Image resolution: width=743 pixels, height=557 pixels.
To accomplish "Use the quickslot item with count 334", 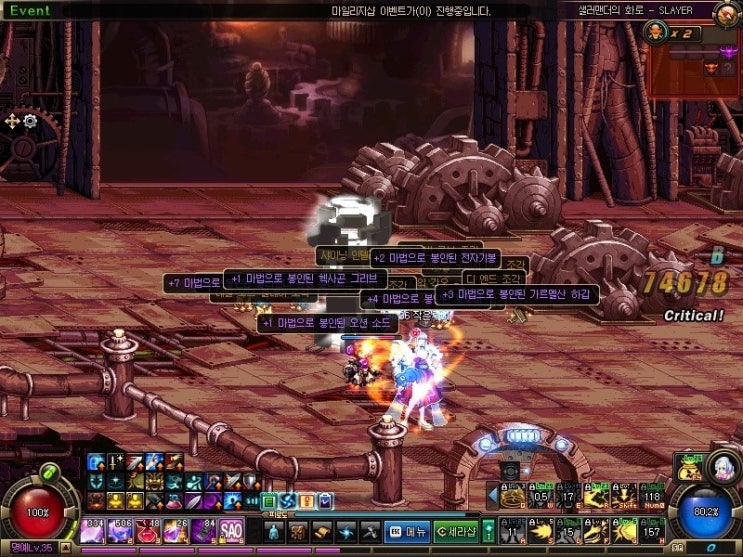I will coord(96,529).
